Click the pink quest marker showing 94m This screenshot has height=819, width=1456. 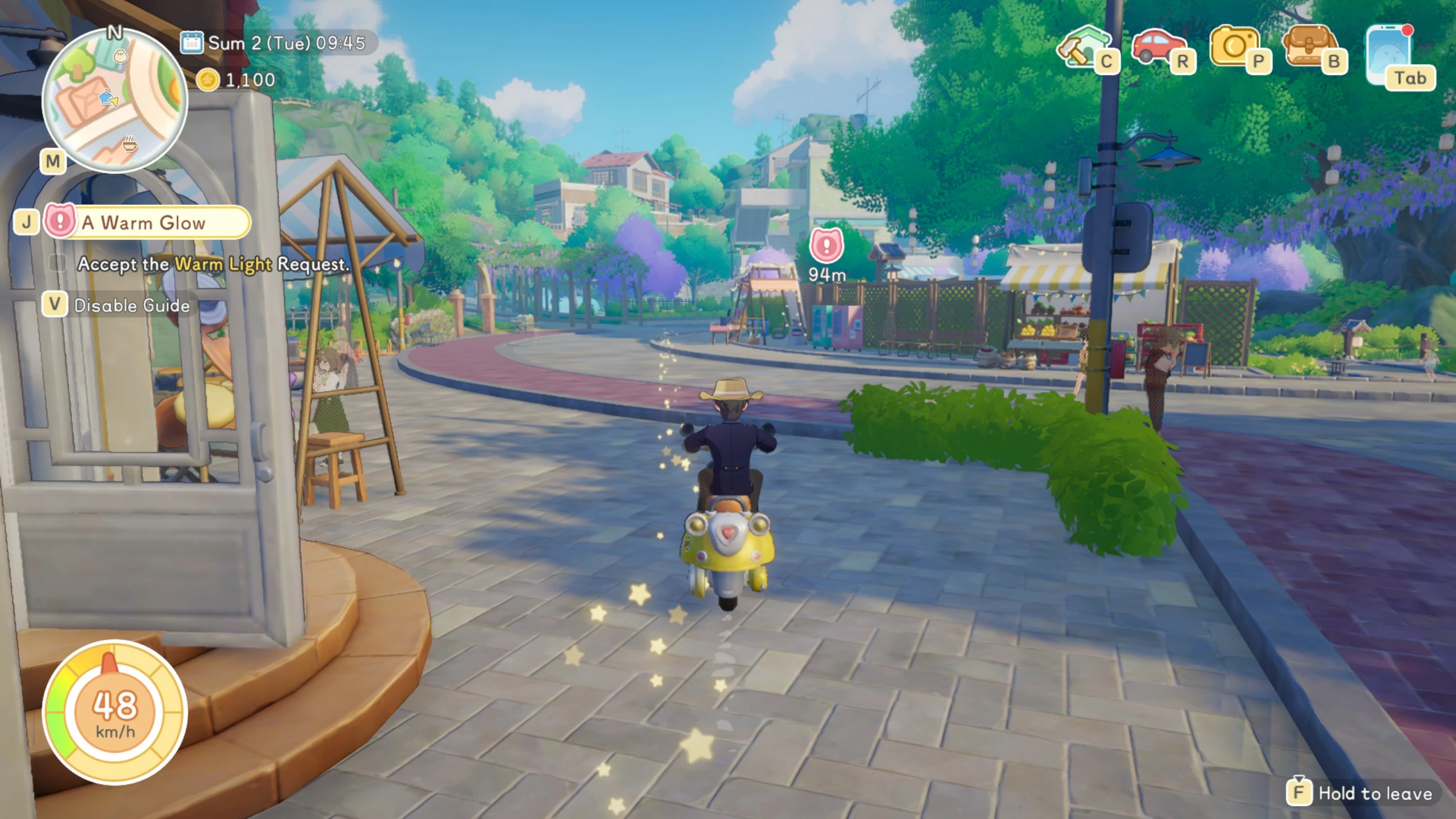(826, 246)
